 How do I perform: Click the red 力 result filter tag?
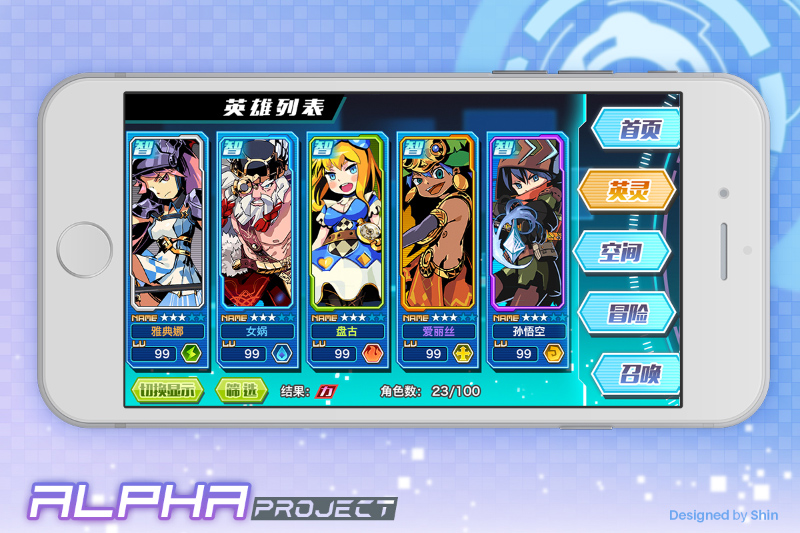325,391
